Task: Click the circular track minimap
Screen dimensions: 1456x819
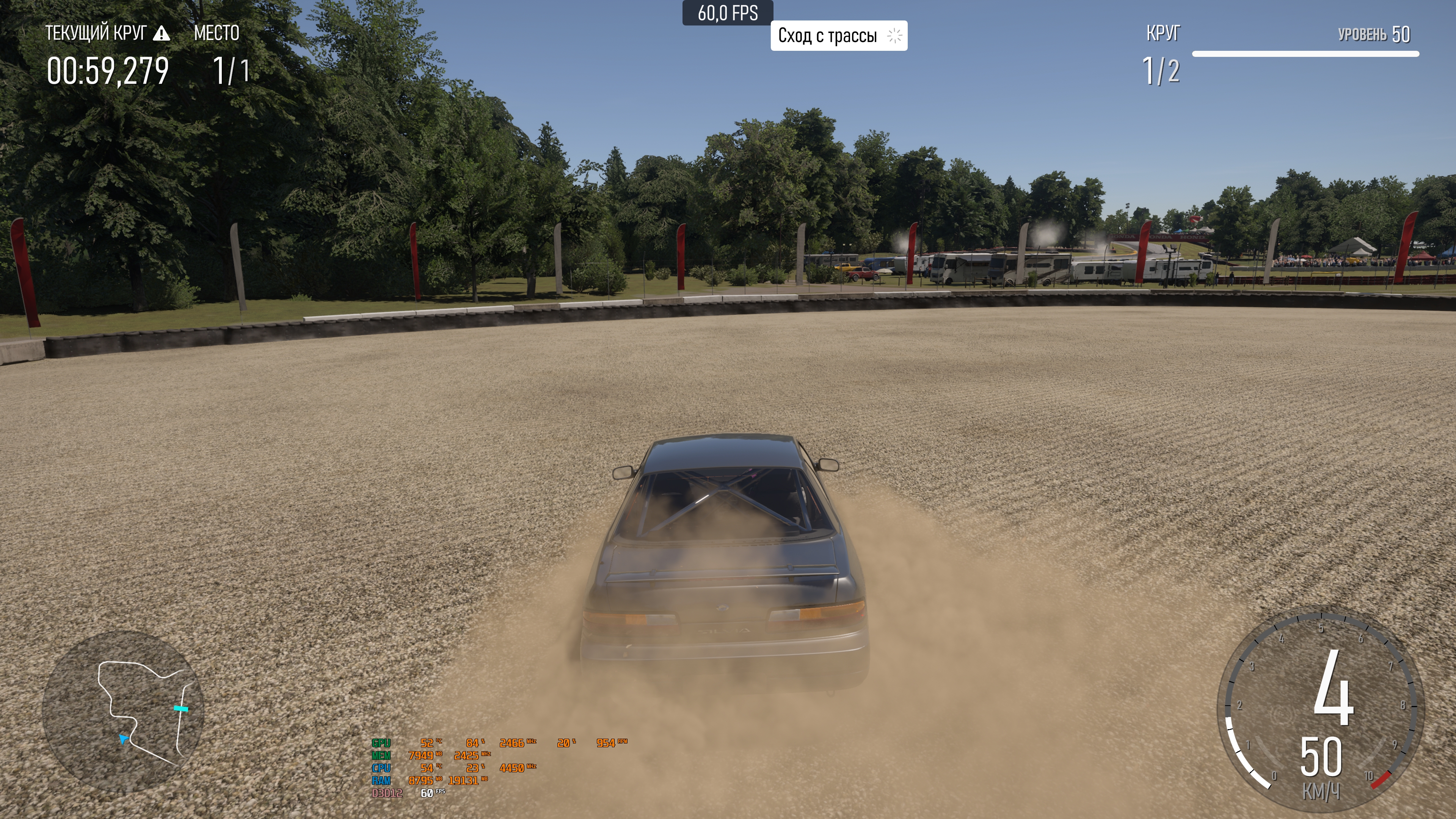Action: tap(123, 711)
